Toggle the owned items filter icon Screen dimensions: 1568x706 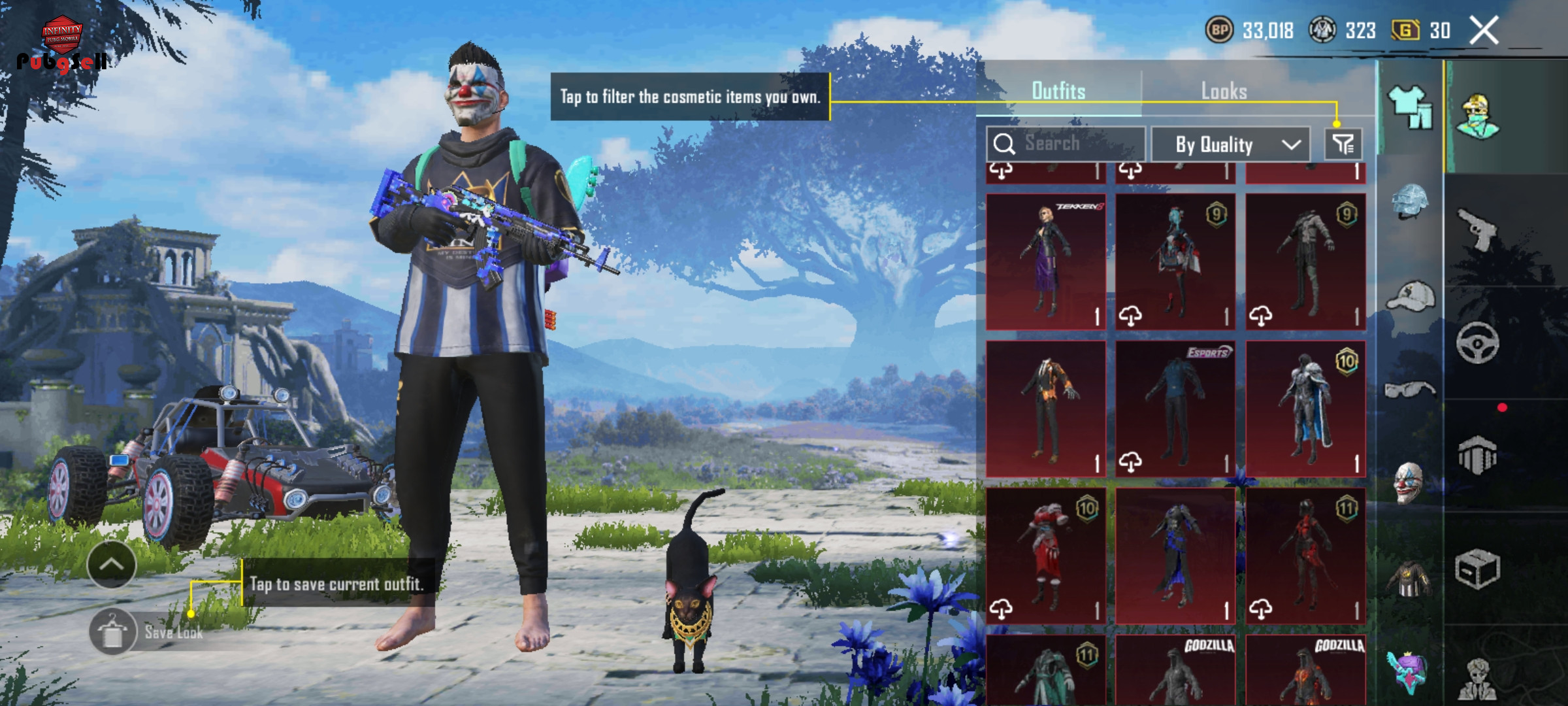pos(1343,144)
